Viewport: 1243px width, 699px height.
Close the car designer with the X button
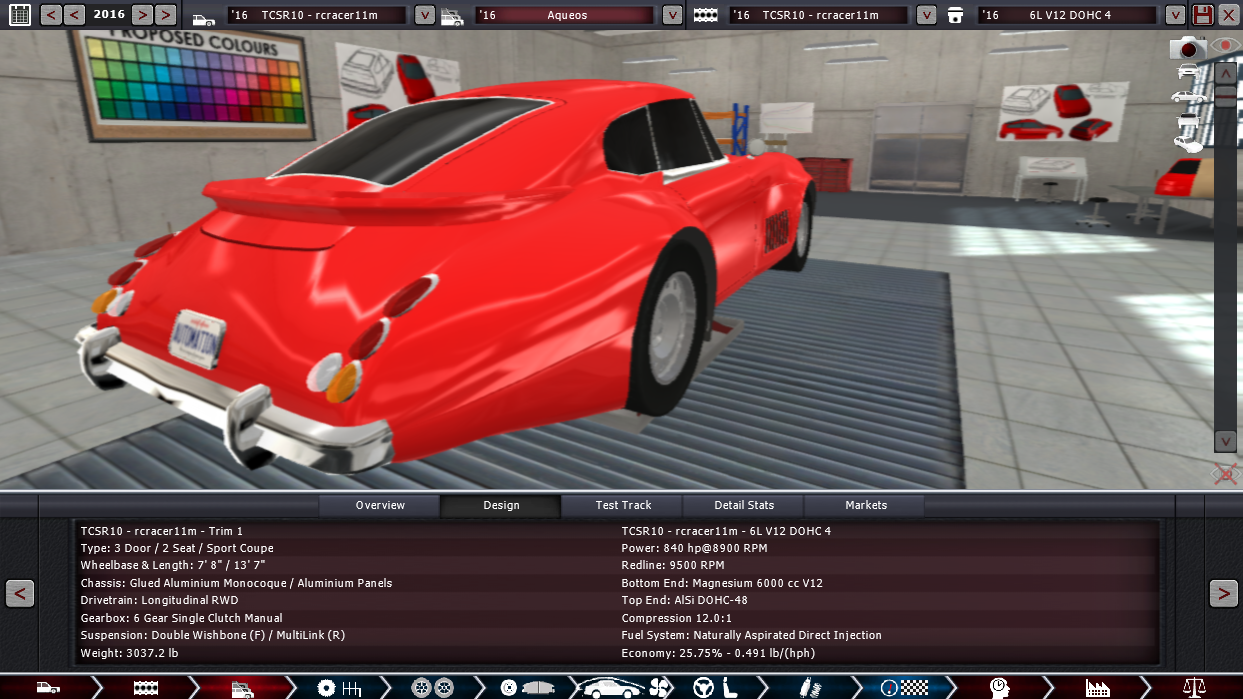[1229, 15]
